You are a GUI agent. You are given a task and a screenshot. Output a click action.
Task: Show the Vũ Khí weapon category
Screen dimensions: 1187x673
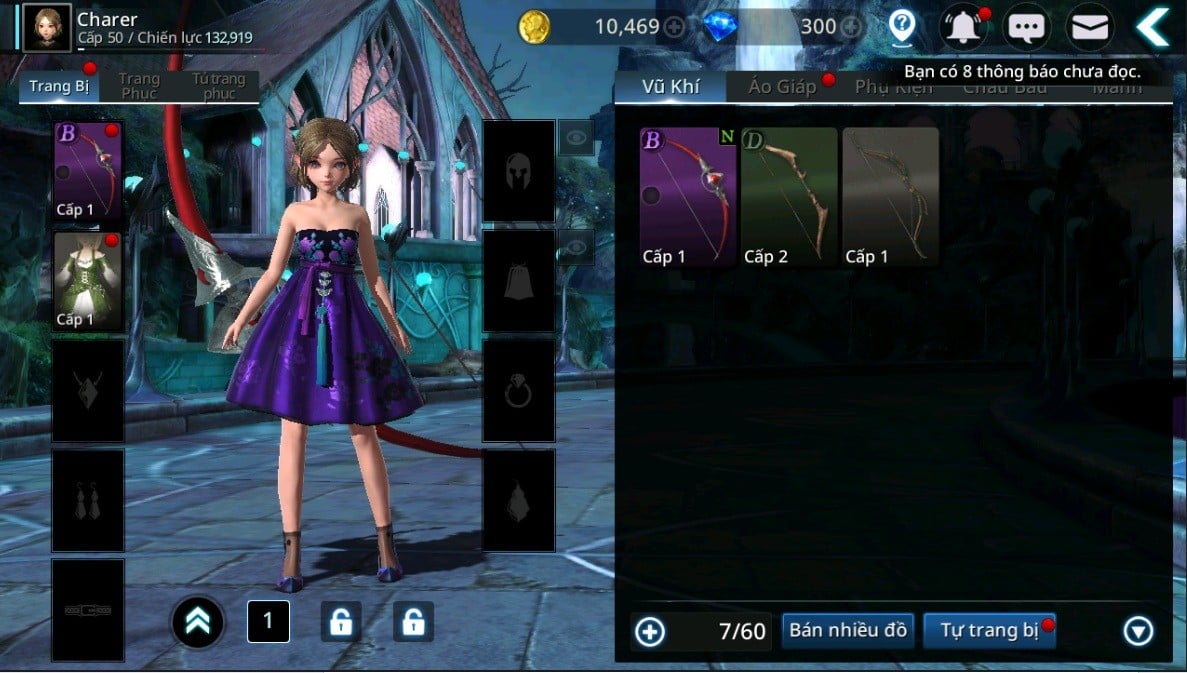point(670,86)
